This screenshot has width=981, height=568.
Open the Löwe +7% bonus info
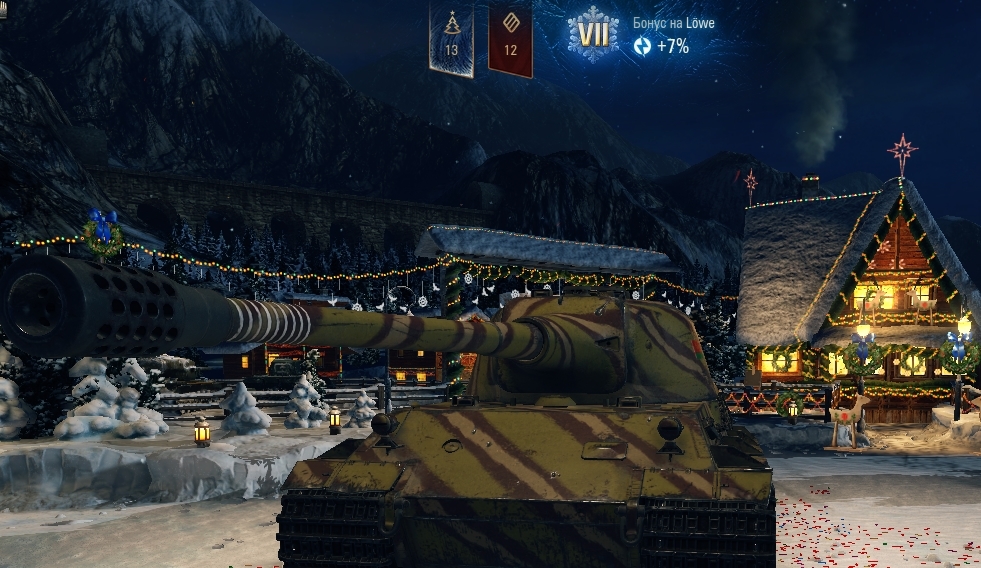coord(672,36)
